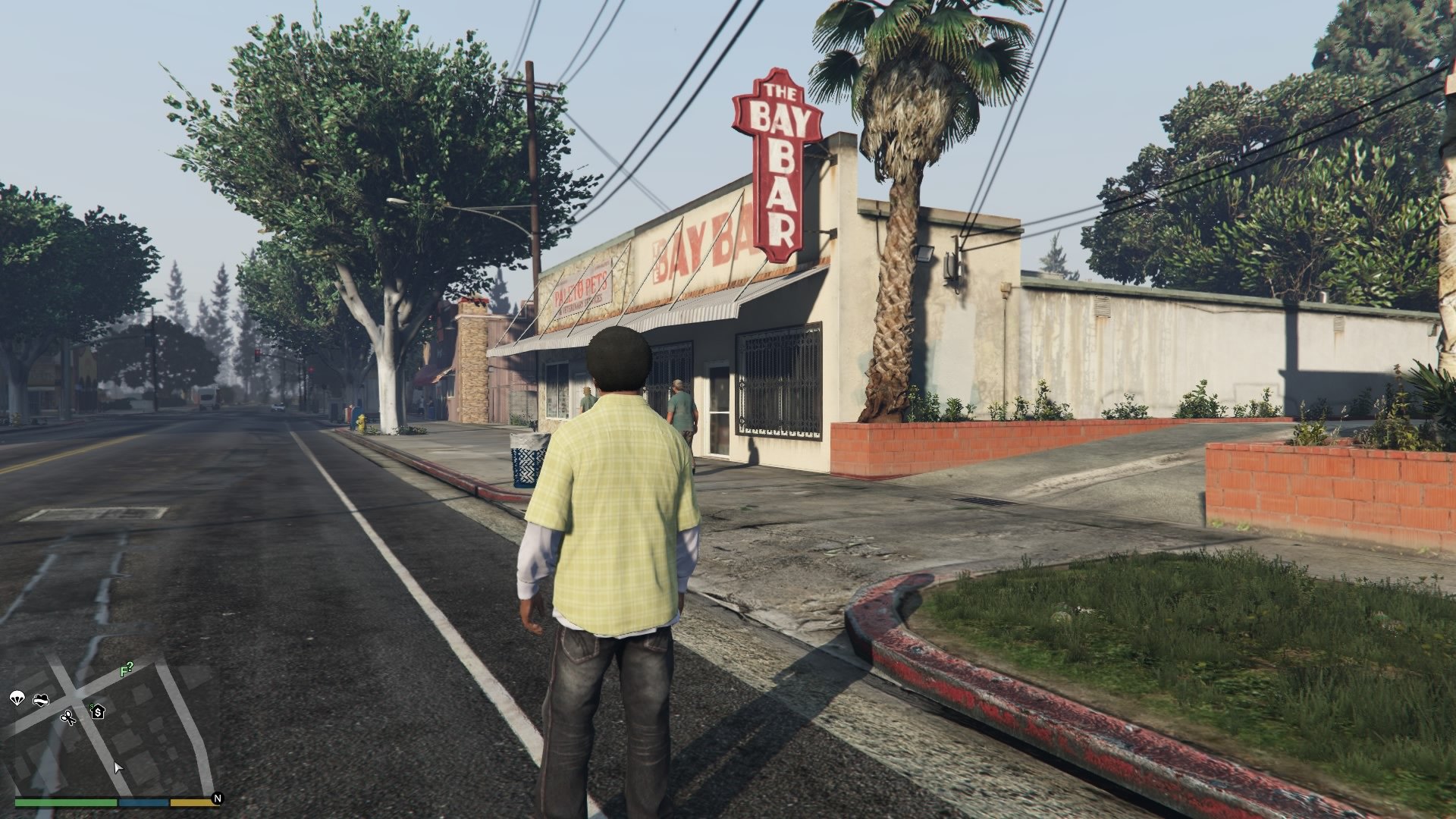Select the parachute icon on the minimap
Image resolution: width=1456 pixels, height=819 pixels.
coord(17,698)
